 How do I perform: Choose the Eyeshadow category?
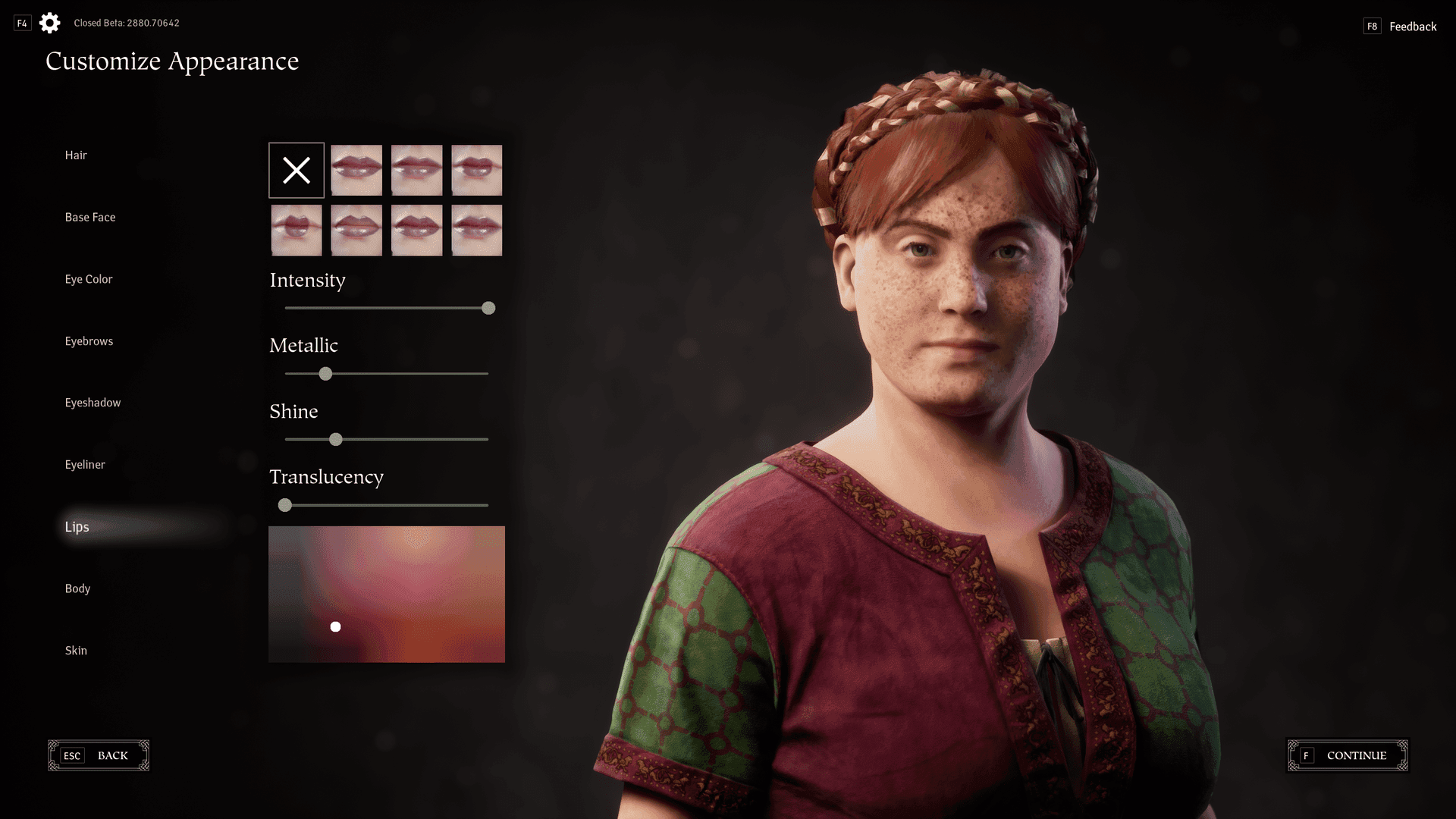point(93,403)
